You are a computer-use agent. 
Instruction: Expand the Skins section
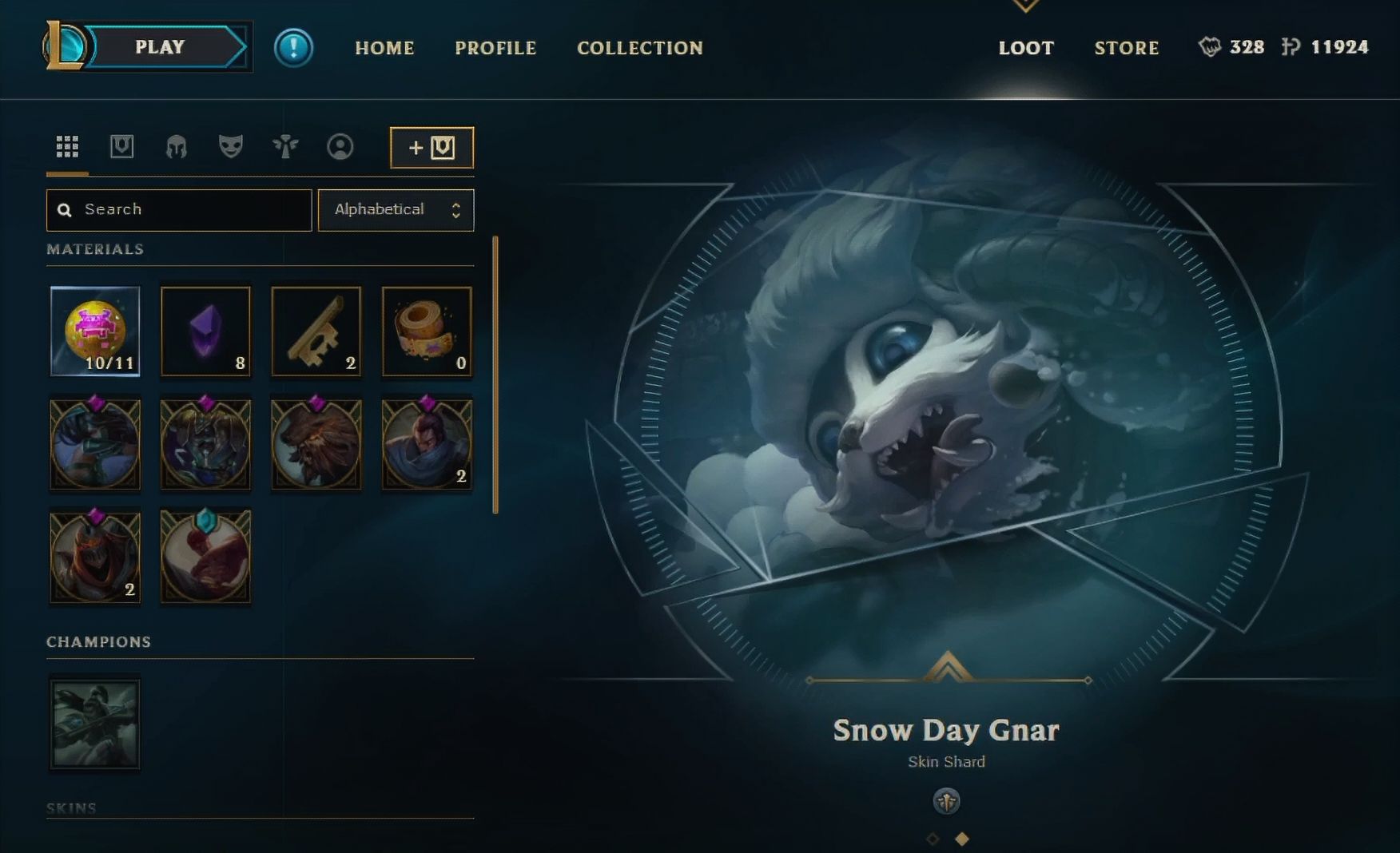[x=73, y=807]
